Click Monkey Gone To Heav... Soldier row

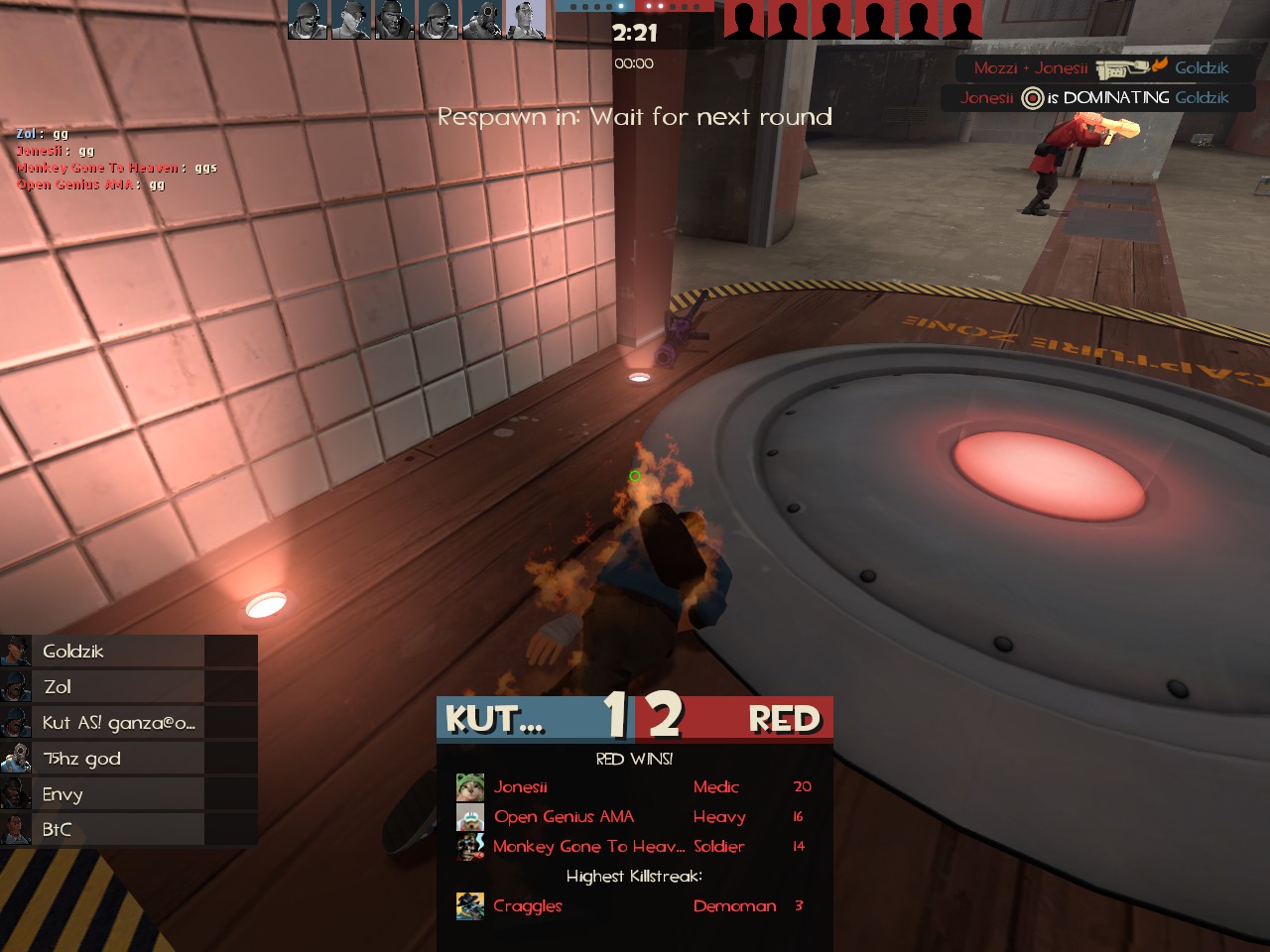(635, 847)
